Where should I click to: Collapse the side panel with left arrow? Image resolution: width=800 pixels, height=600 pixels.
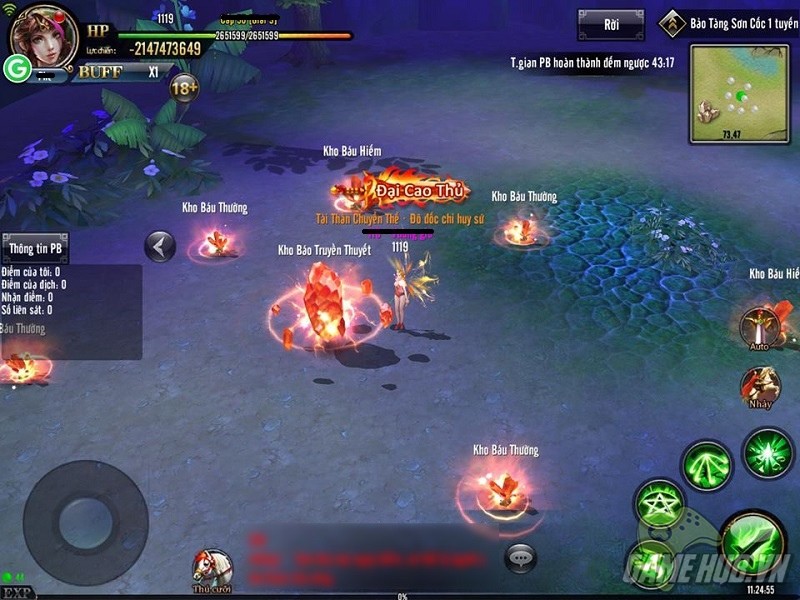(x=160, y=246)
